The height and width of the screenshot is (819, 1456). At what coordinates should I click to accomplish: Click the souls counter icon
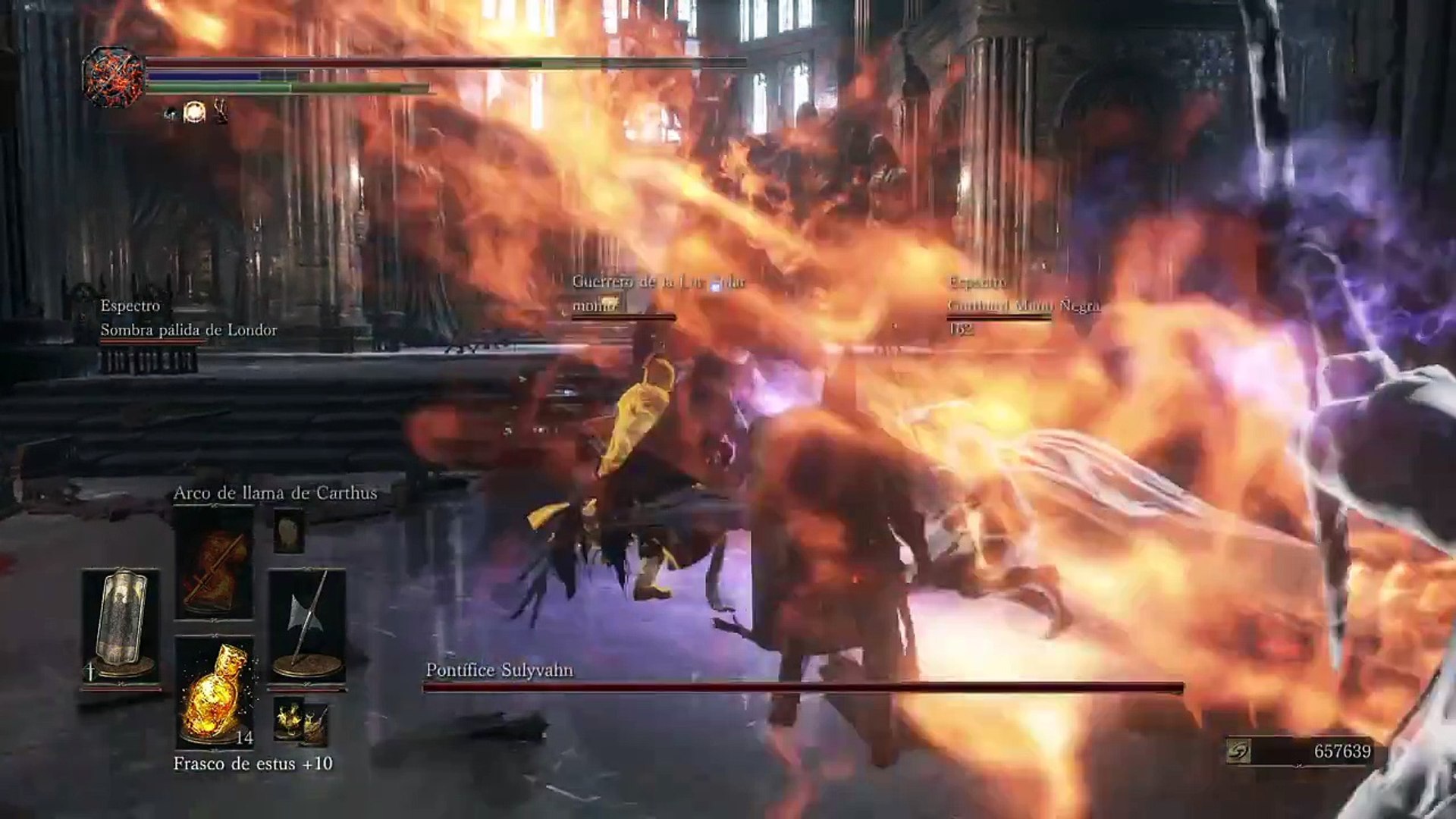pos(1238,752)
